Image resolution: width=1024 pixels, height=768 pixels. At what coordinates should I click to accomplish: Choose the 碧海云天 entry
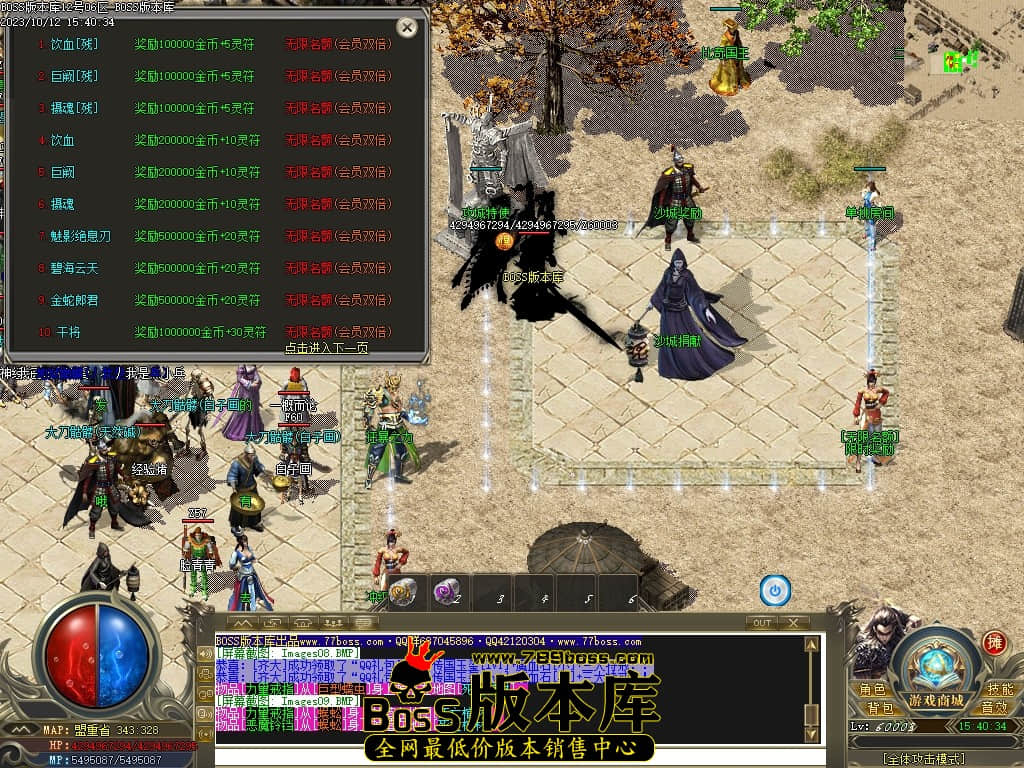pos(75,268)
